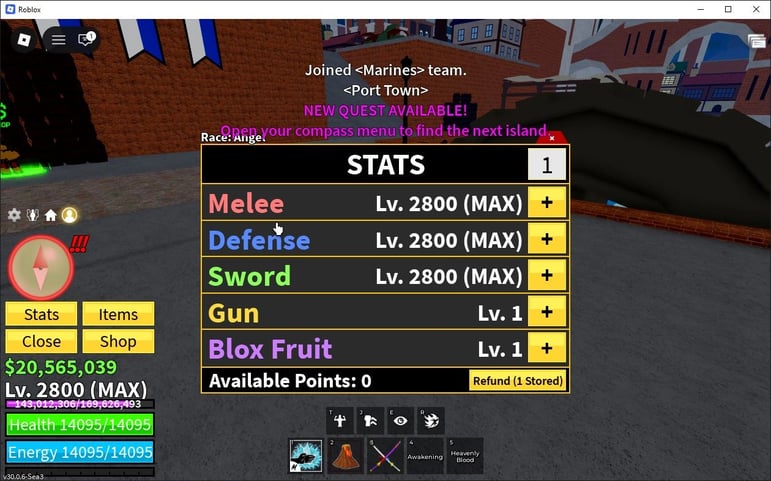Select the crossed swords hotbar slot
This screenshot has height=481, width=771.
(386, 456)
